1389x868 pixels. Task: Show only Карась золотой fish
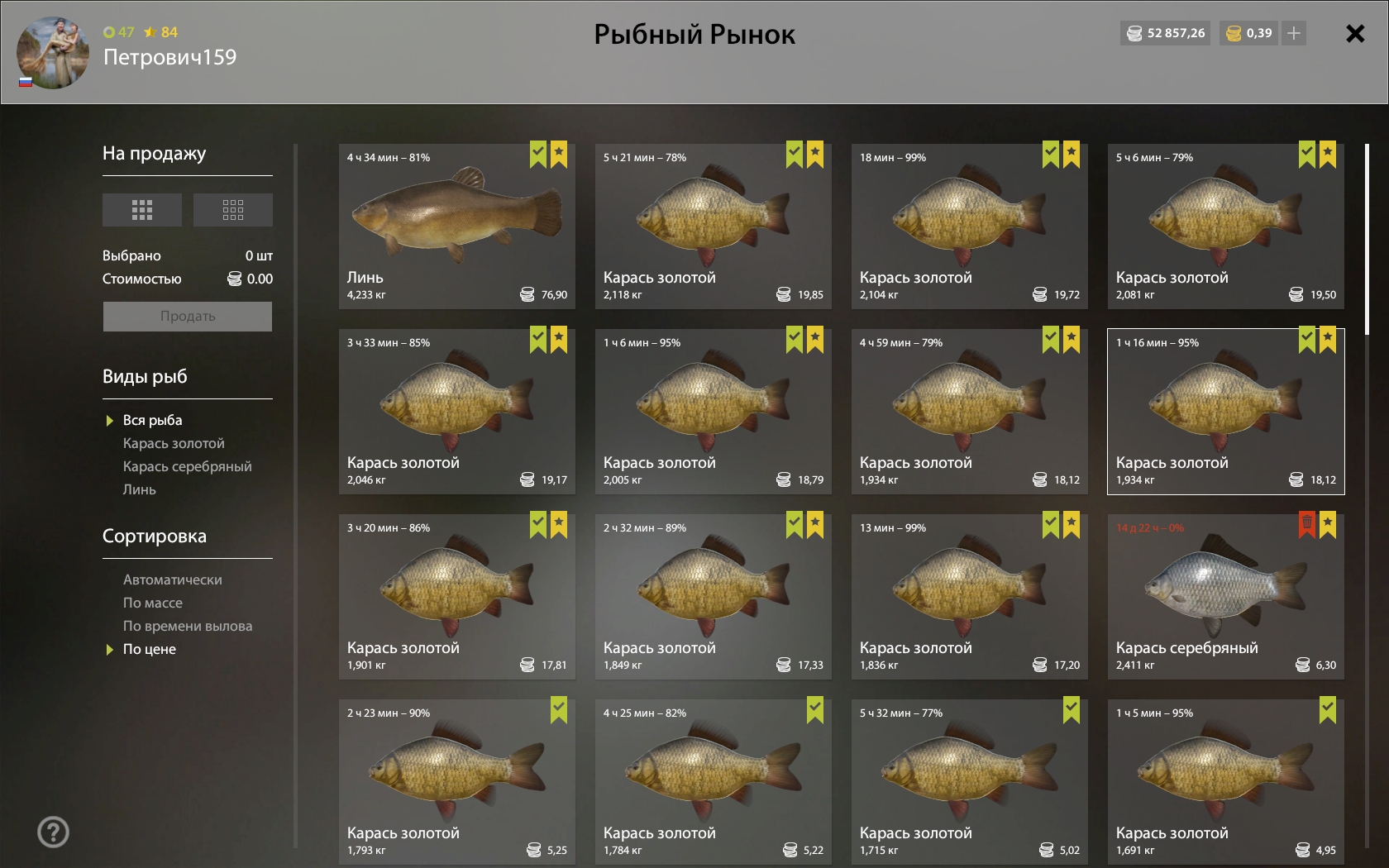click(x=174, y=444)
